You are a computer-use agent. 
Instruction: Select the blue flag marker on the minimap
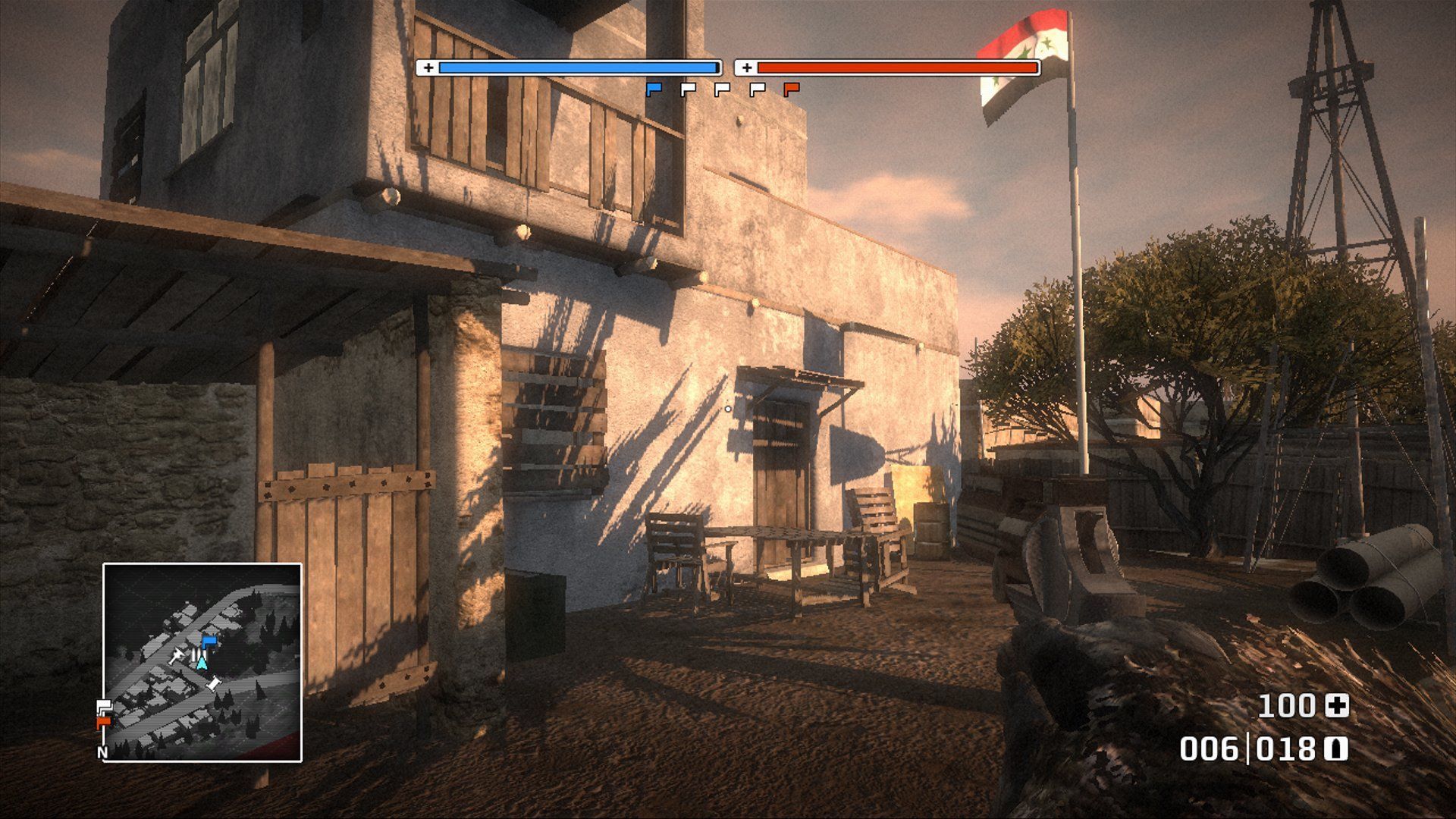(209, 642)
